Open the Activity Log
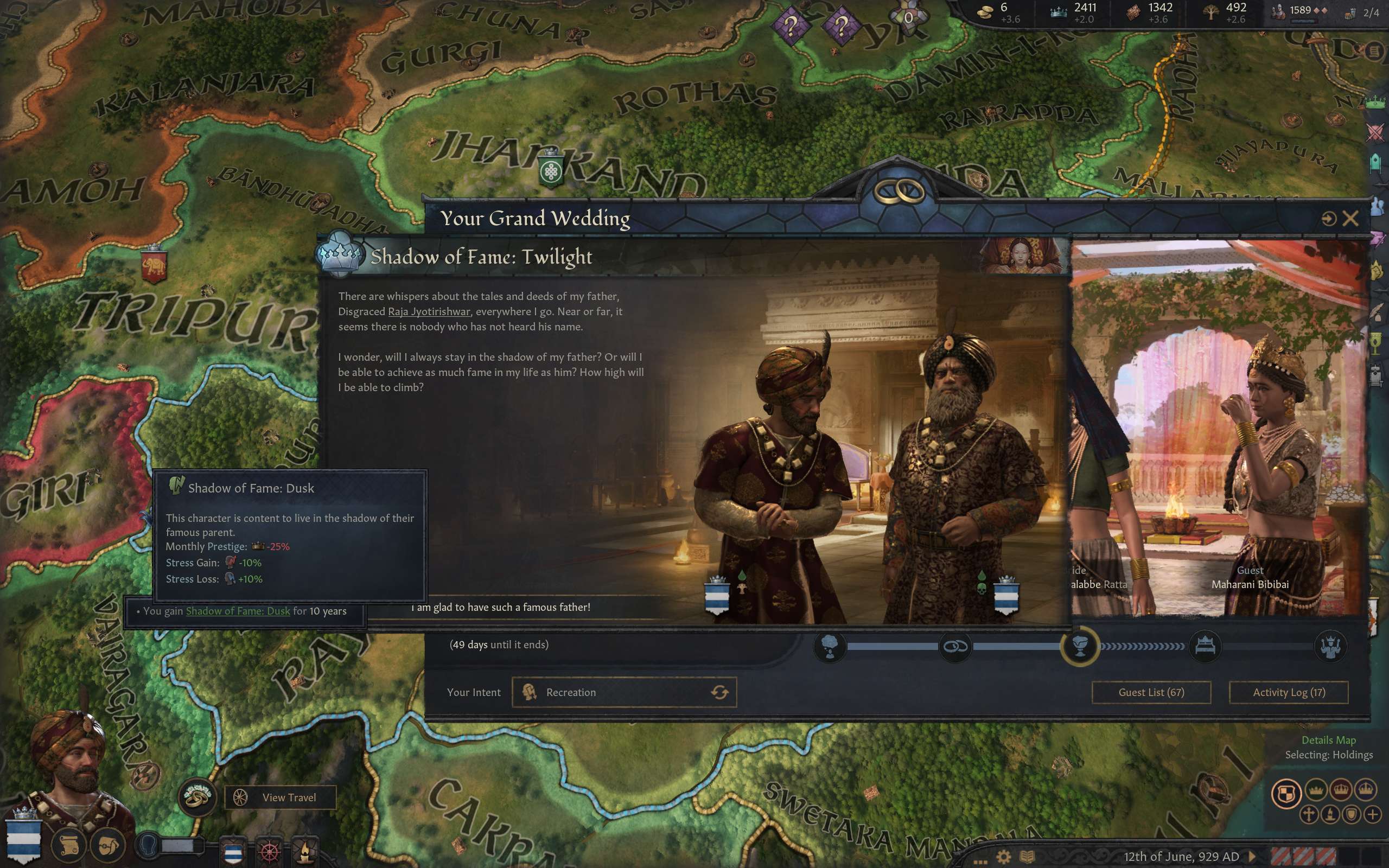 [x=1289, y=692]
